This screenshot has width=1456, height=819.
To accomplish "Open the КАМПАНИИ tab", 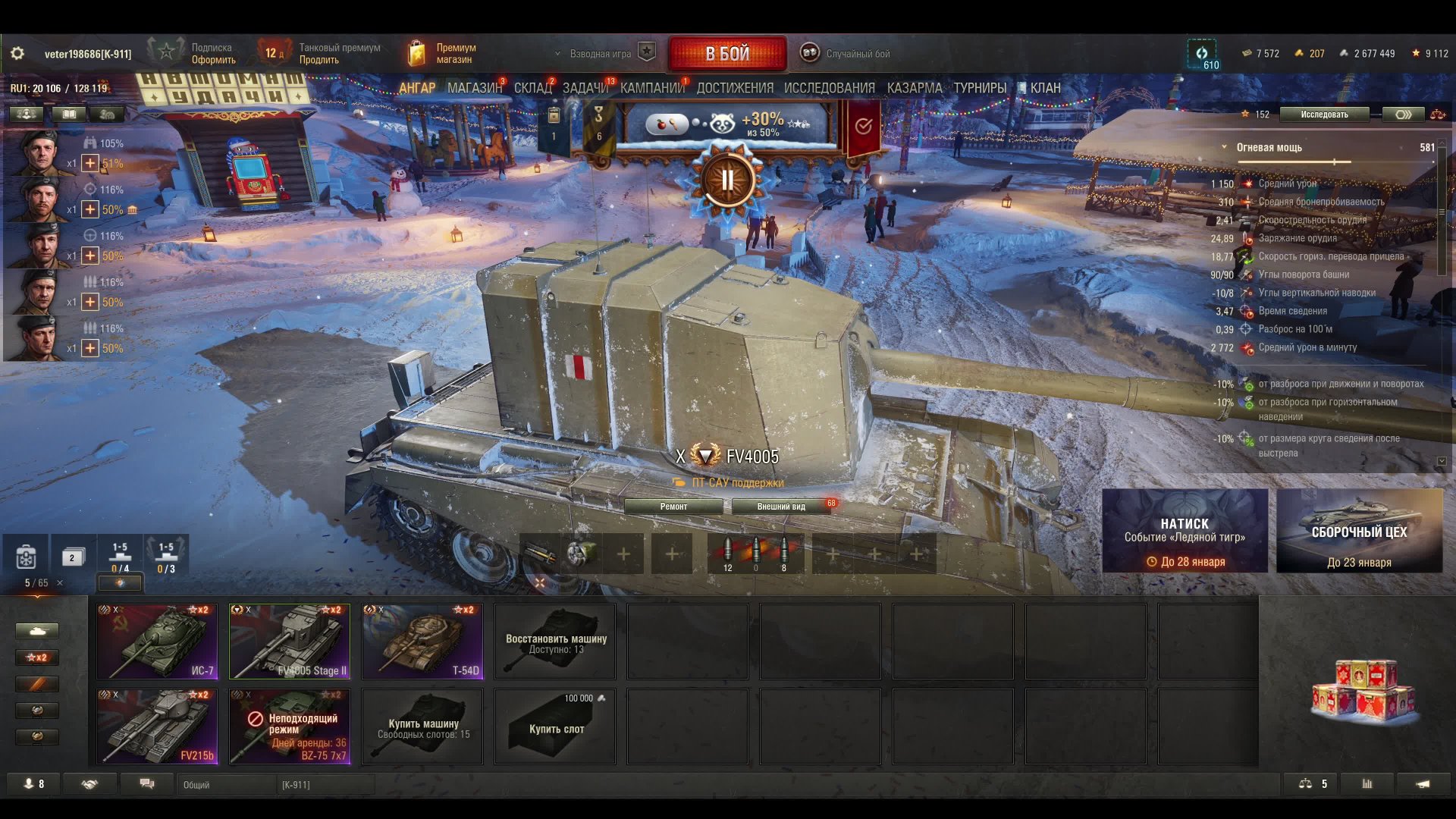I will pos(651,88).
